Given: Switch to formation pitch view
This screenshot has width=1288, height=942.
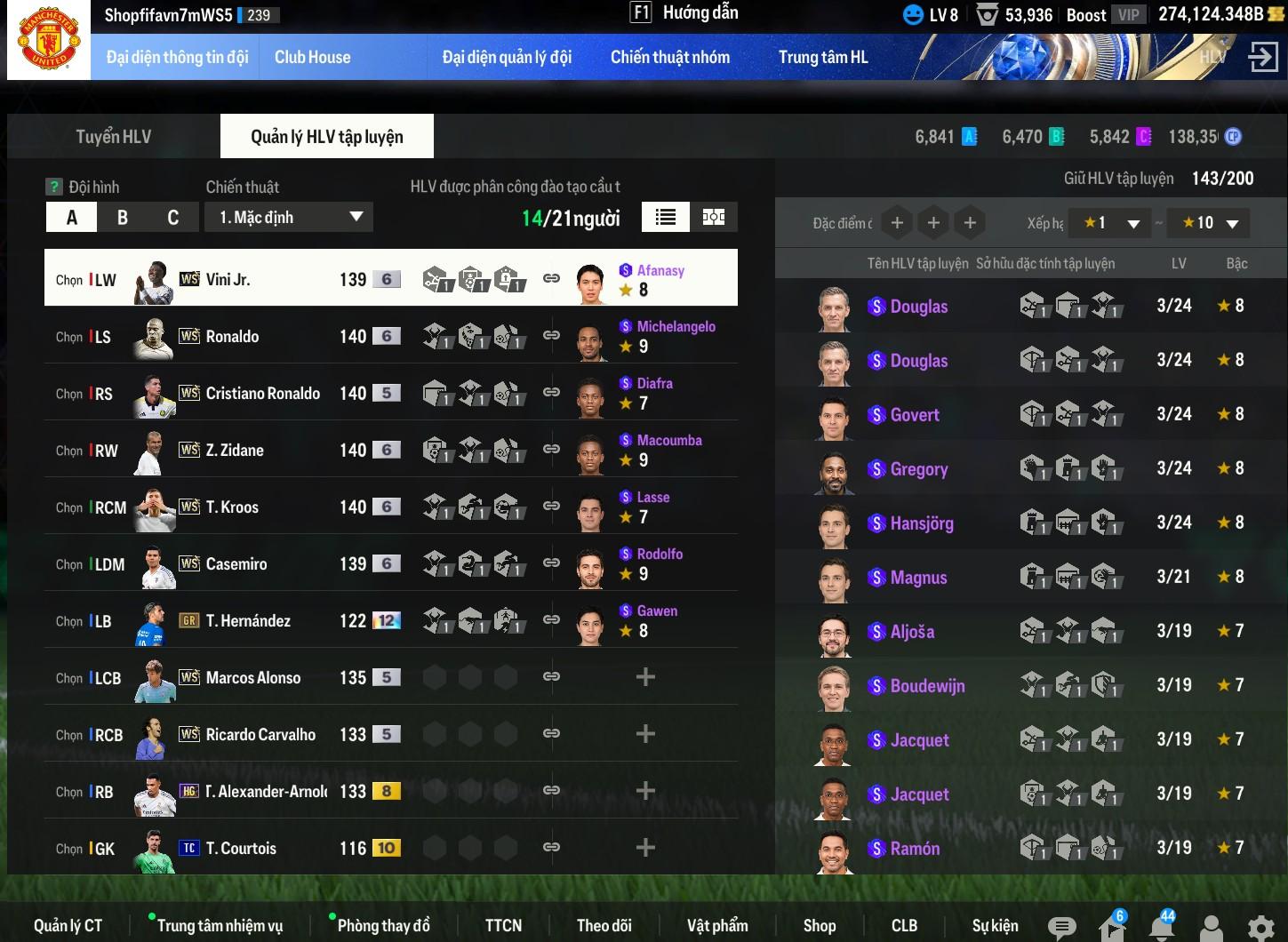Looking at the screenshot, I should [714, 218].
